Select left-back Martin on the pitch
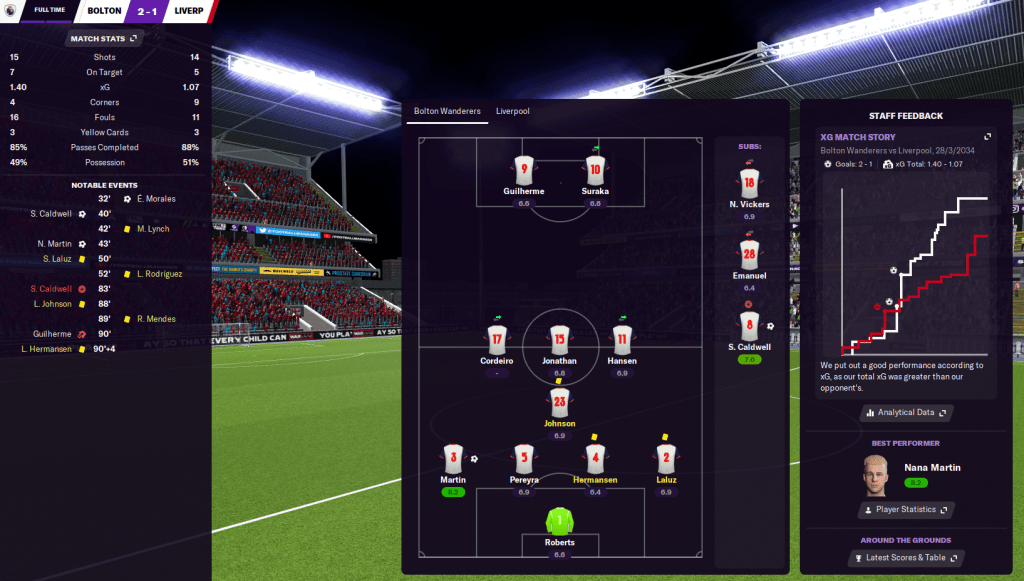 [453, 460]
